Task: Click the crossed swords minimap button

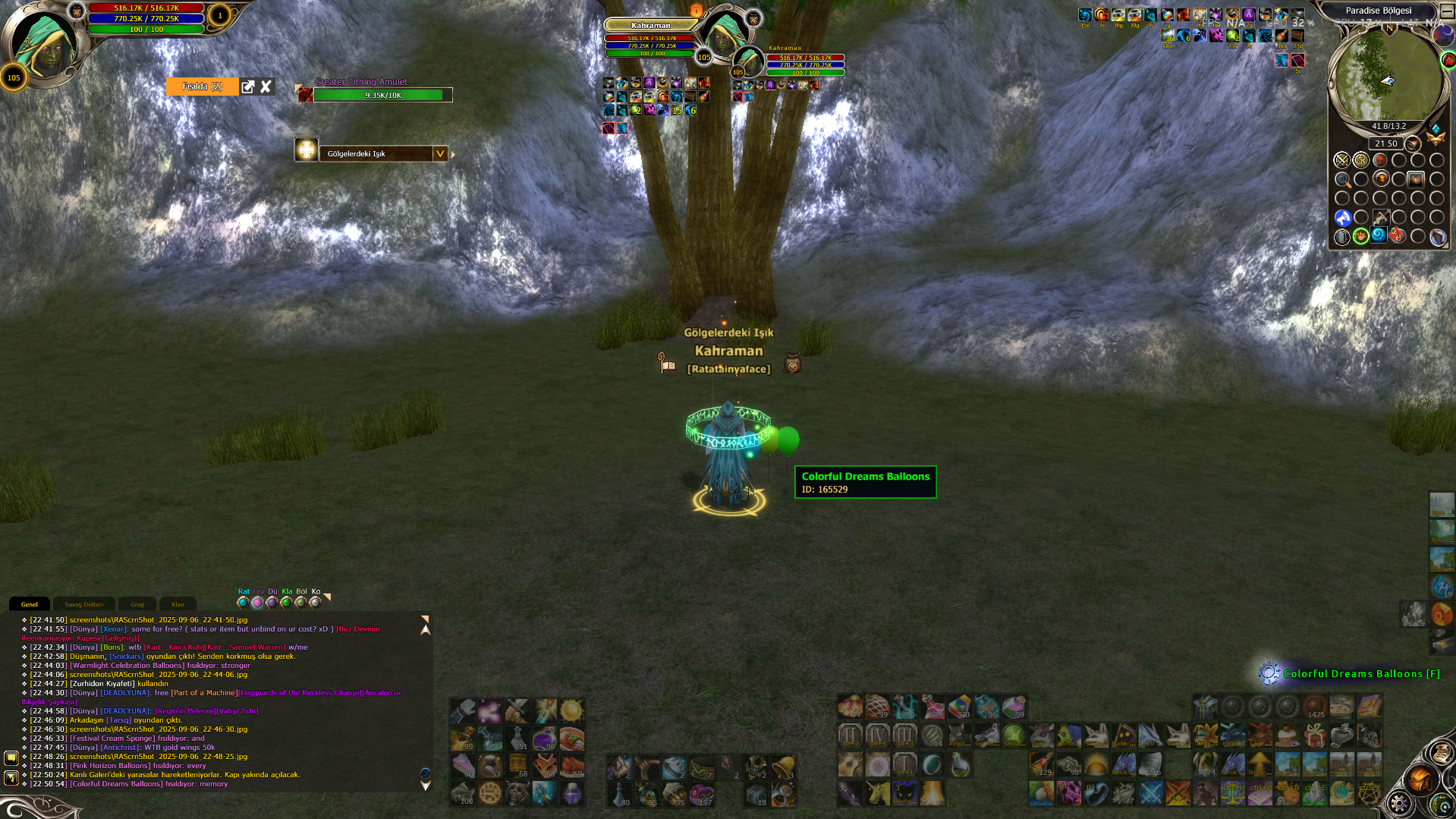Action: tap(1341, 160)
